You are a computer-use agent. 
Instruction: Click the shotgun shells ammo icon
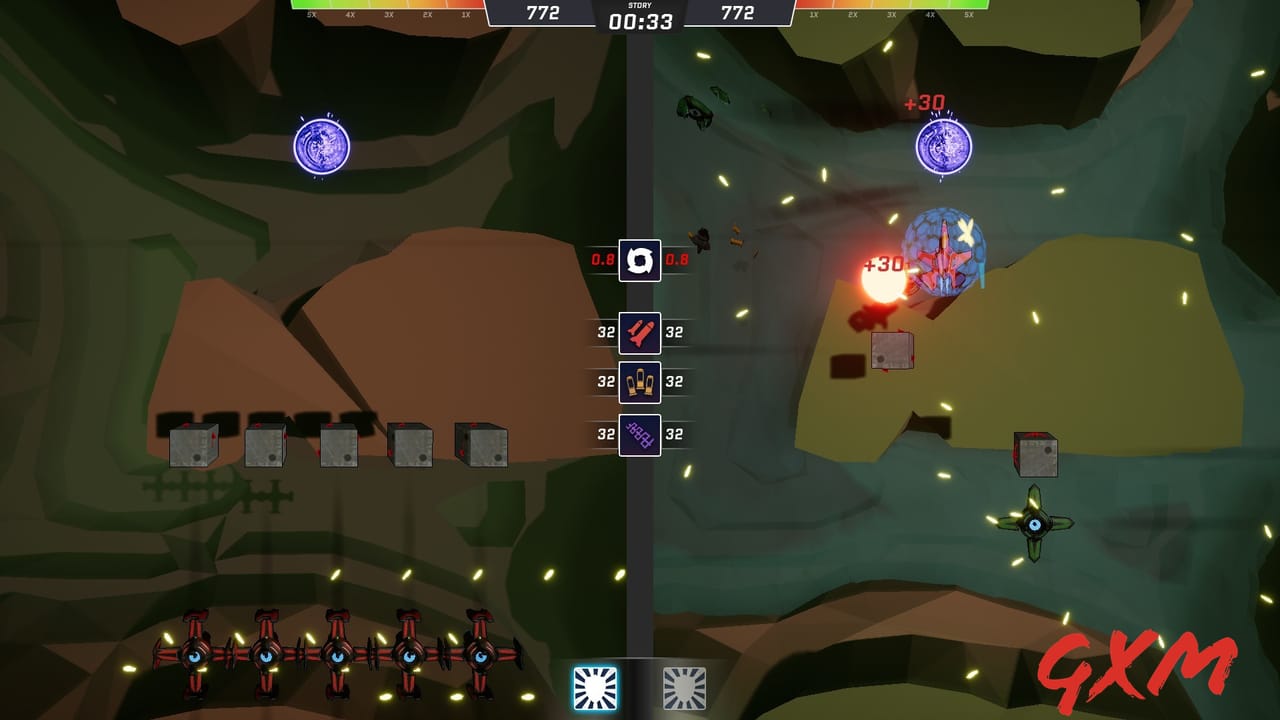[640, 383]
